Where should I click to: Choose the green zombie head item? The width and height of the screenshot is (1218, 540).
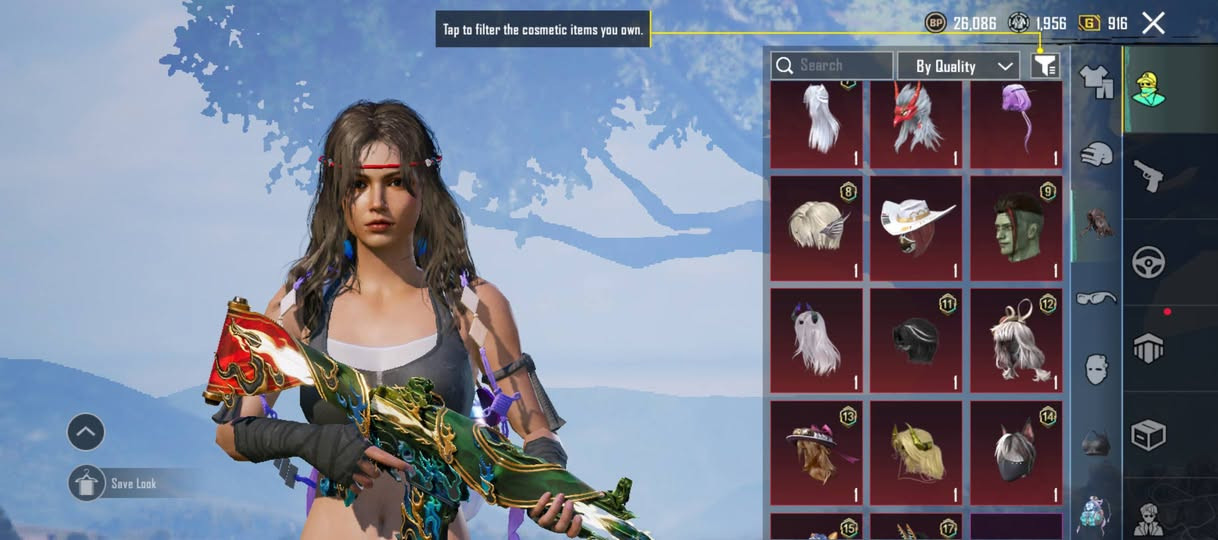coord(1016,229)
